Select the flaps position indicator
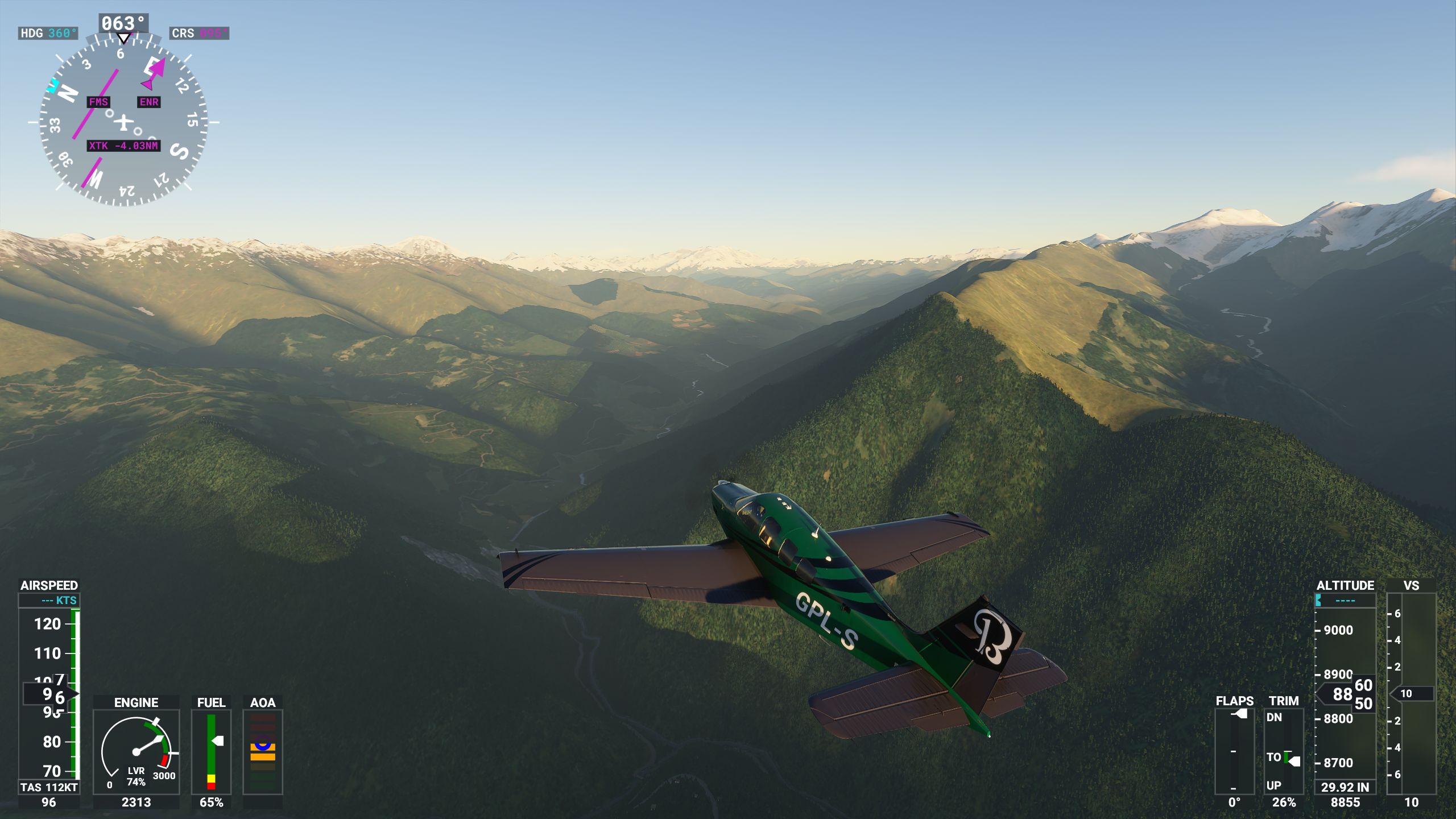1456x819 pixels. coord(1234,751)
